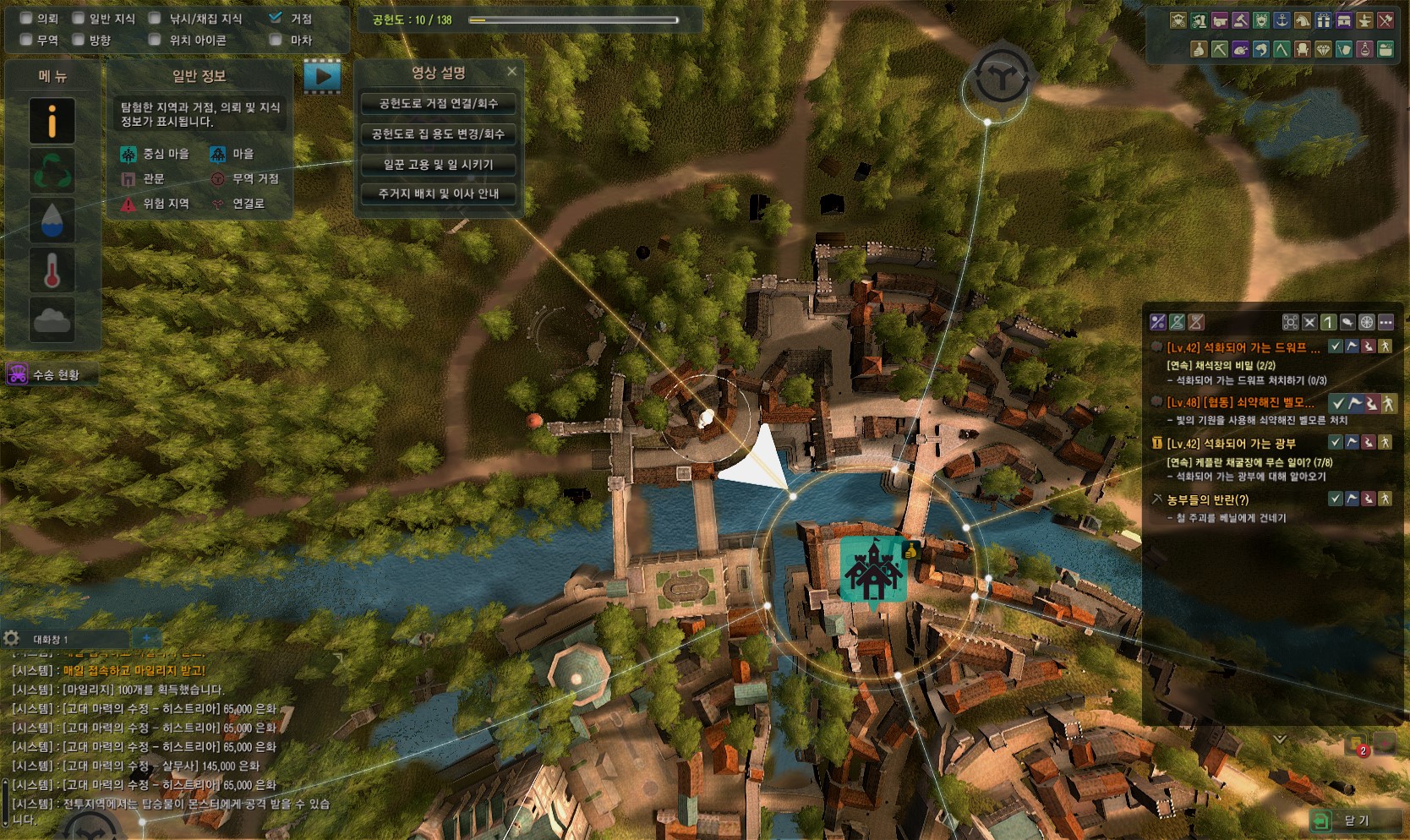Open the green recycle resource view
Viewport: 1410px width, 840px height.
[x=52, y=170]
